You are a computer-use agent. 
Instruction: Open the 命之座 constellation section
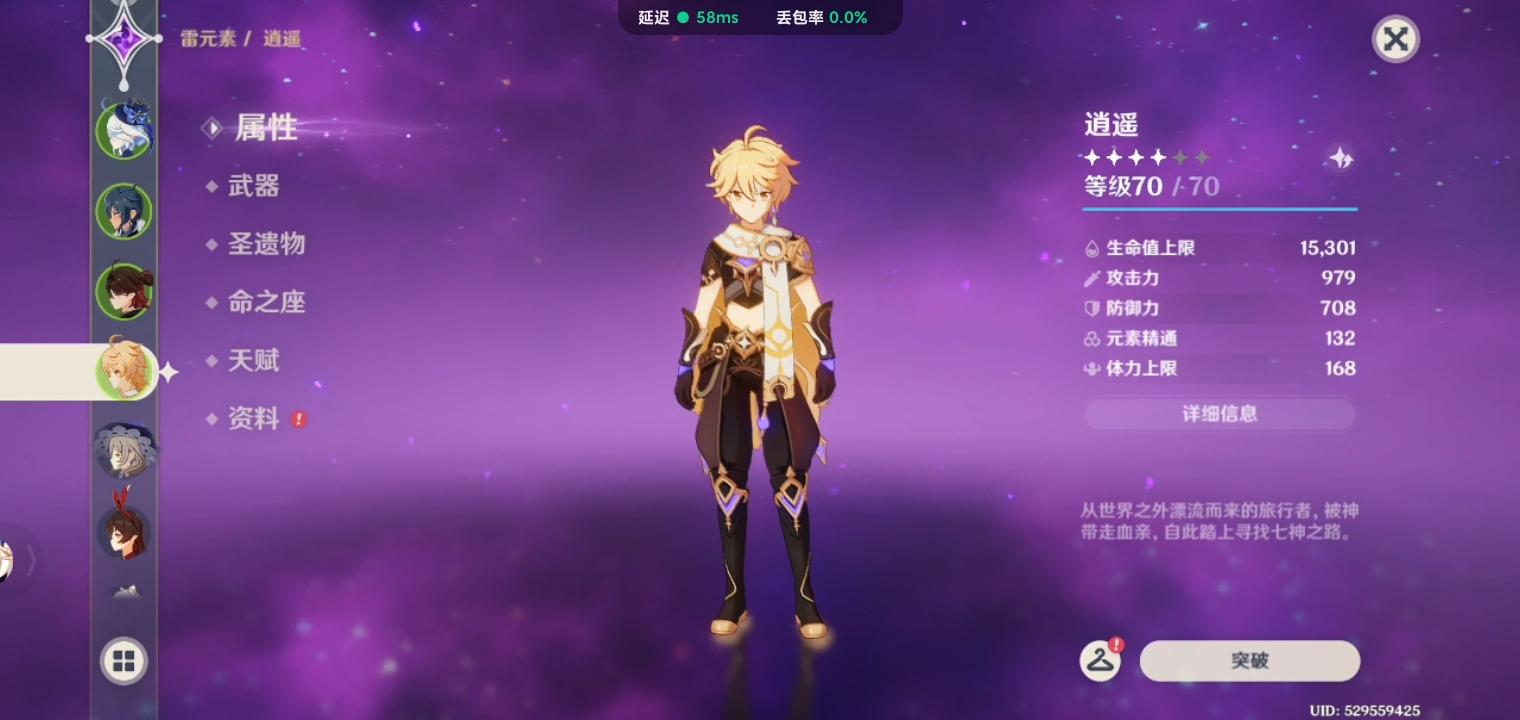[266, 302]
